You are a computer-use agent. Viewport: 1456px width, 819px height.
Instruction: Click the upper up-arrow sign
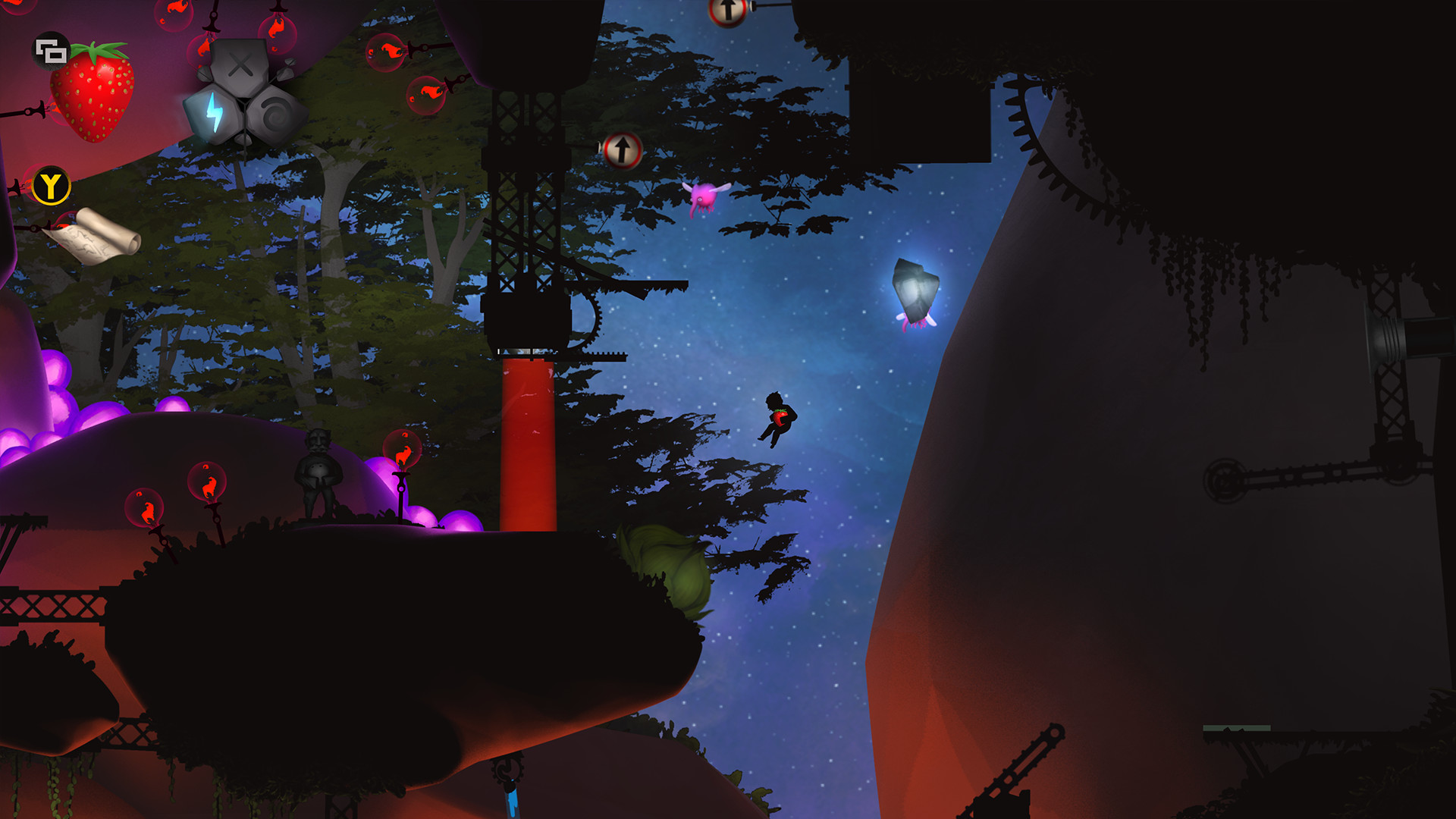click(728, 11)
